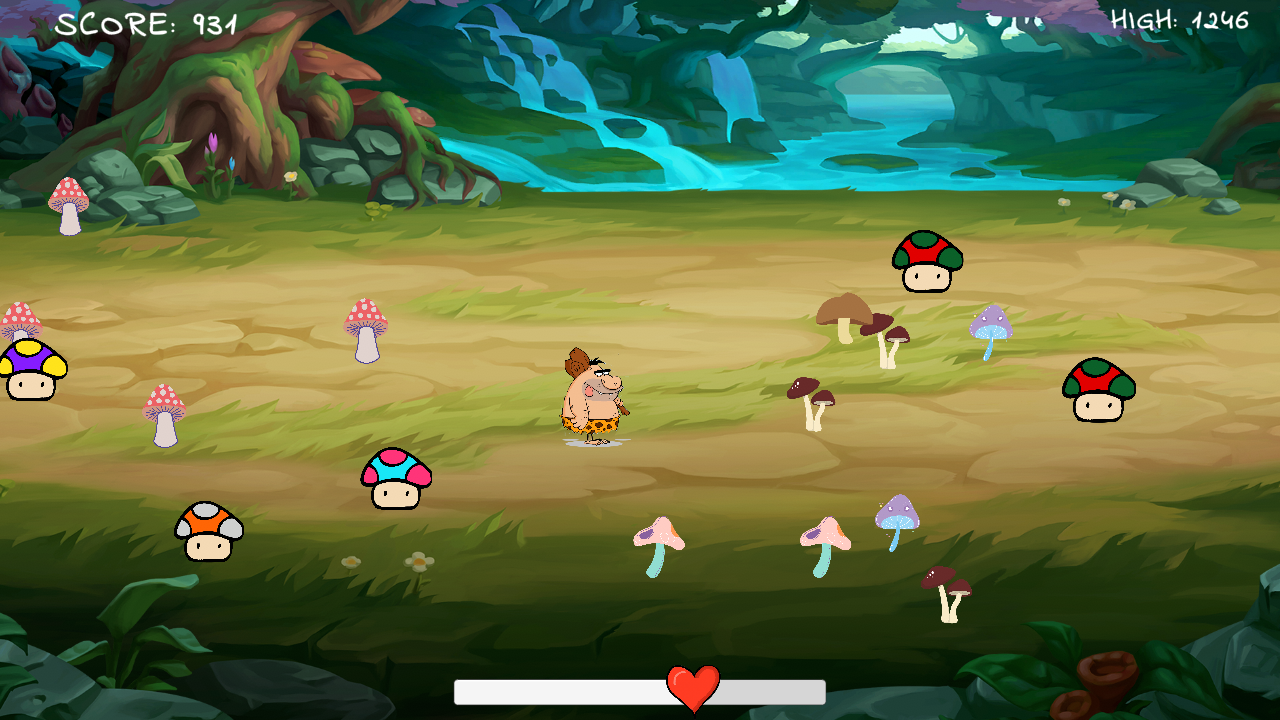Click the white daisy flower near the bottom left

420,560
